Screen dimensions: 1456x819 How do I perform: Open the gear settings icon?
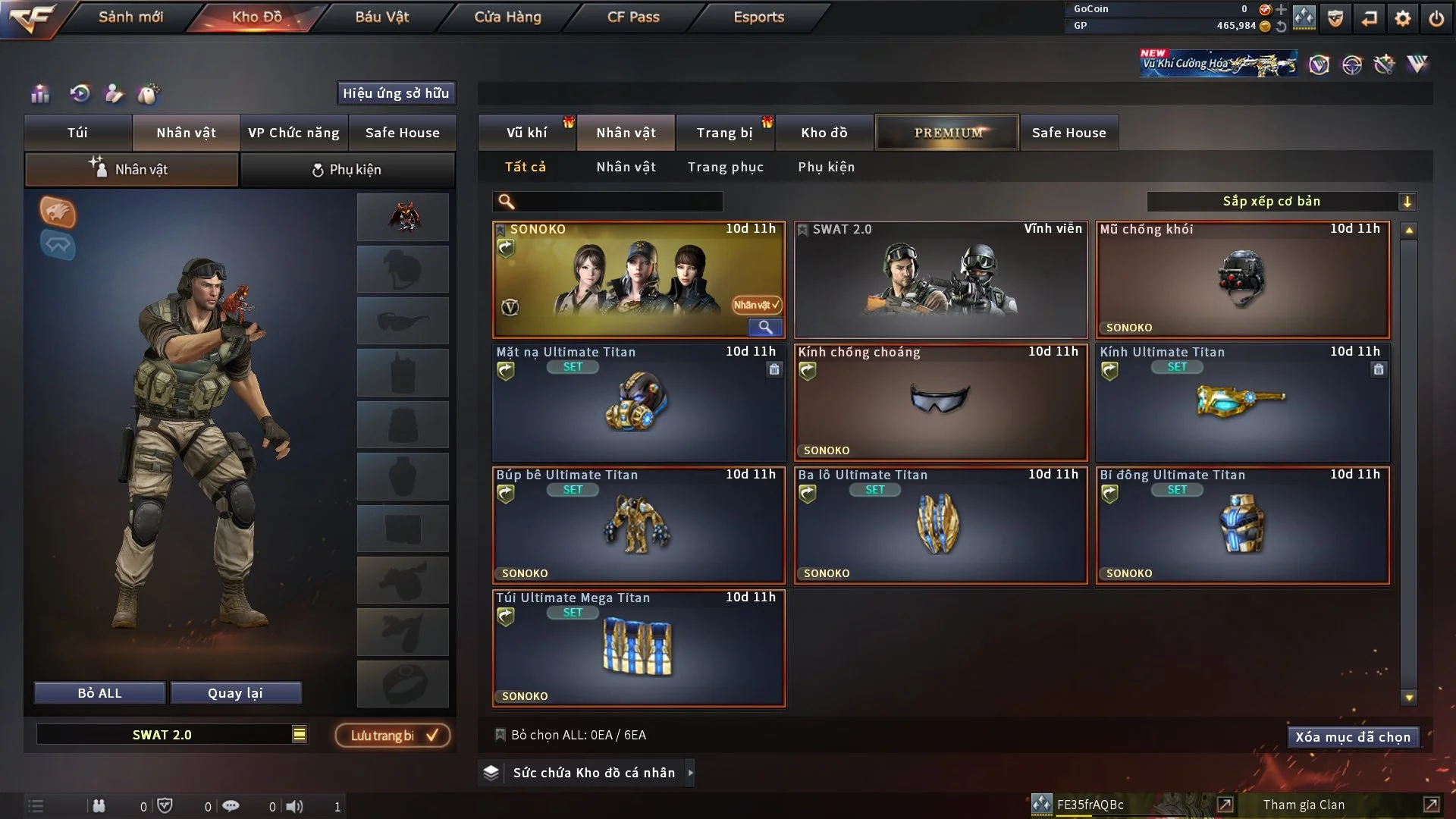[x=1402, y=18]
